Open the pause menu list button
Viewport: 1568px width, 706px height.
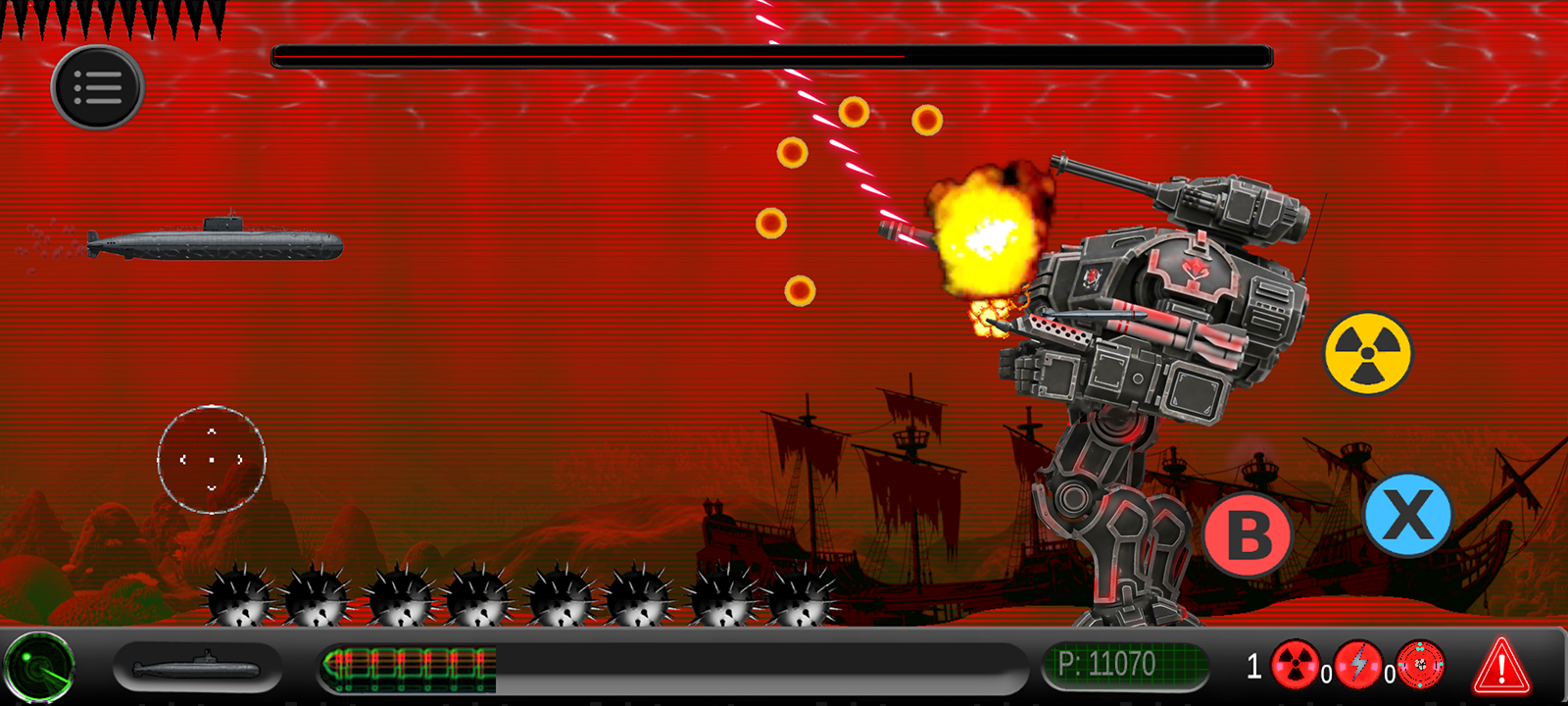tap(98, 87)
